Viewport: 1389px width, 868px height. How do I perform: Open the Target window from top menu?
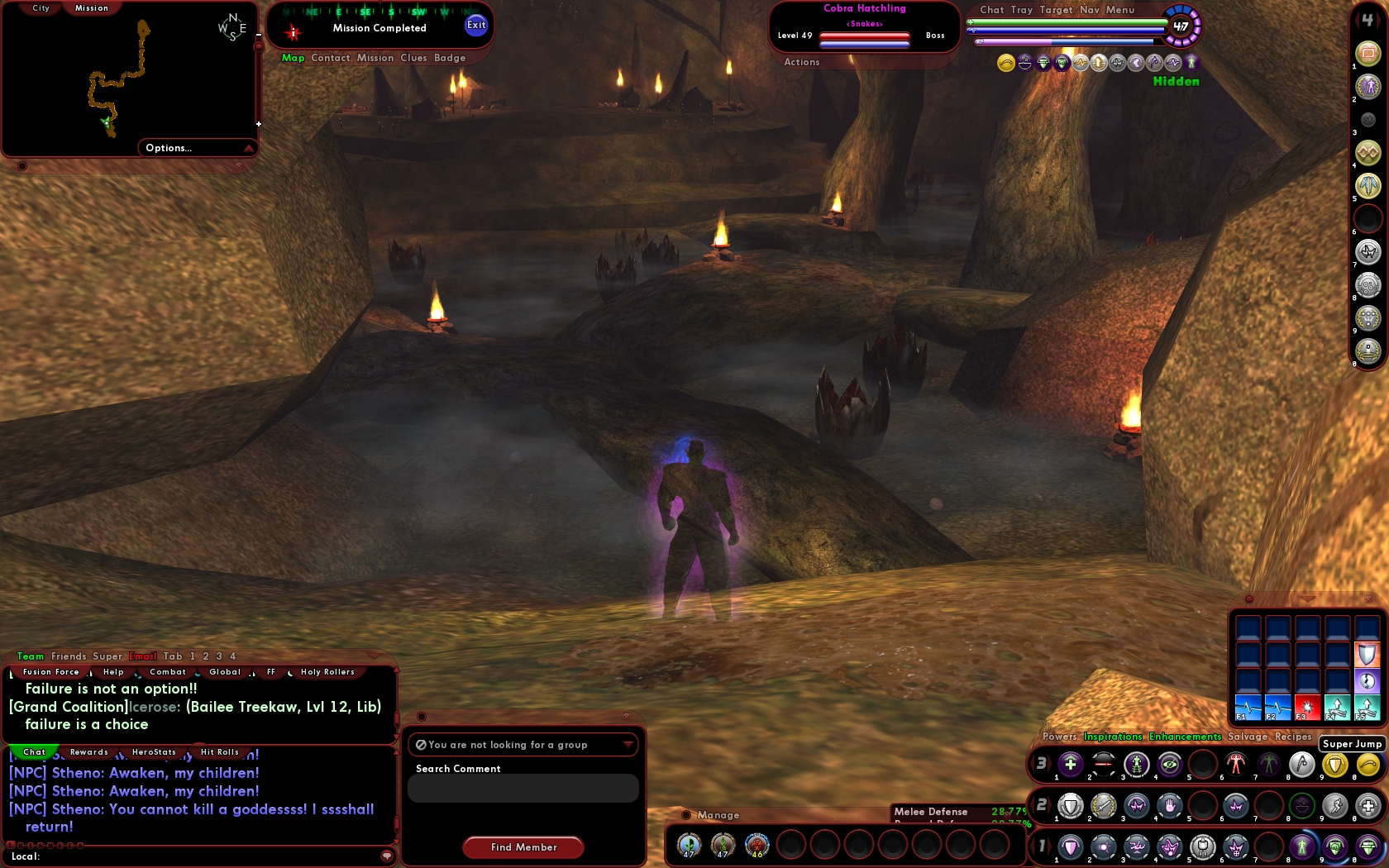click(x=1056, y=10)
